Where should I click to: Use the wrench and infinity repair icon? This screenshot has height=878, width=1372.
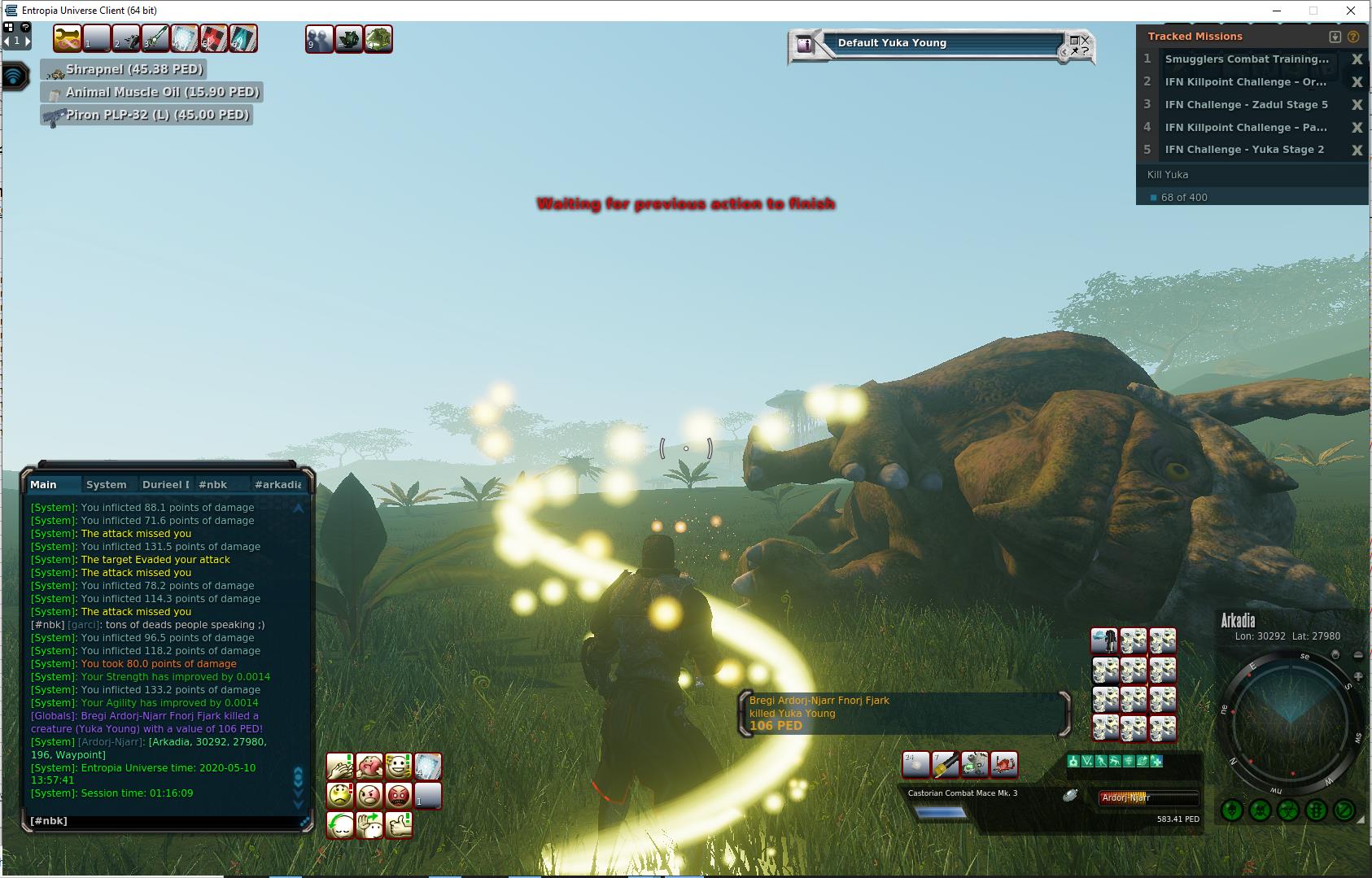68,38
